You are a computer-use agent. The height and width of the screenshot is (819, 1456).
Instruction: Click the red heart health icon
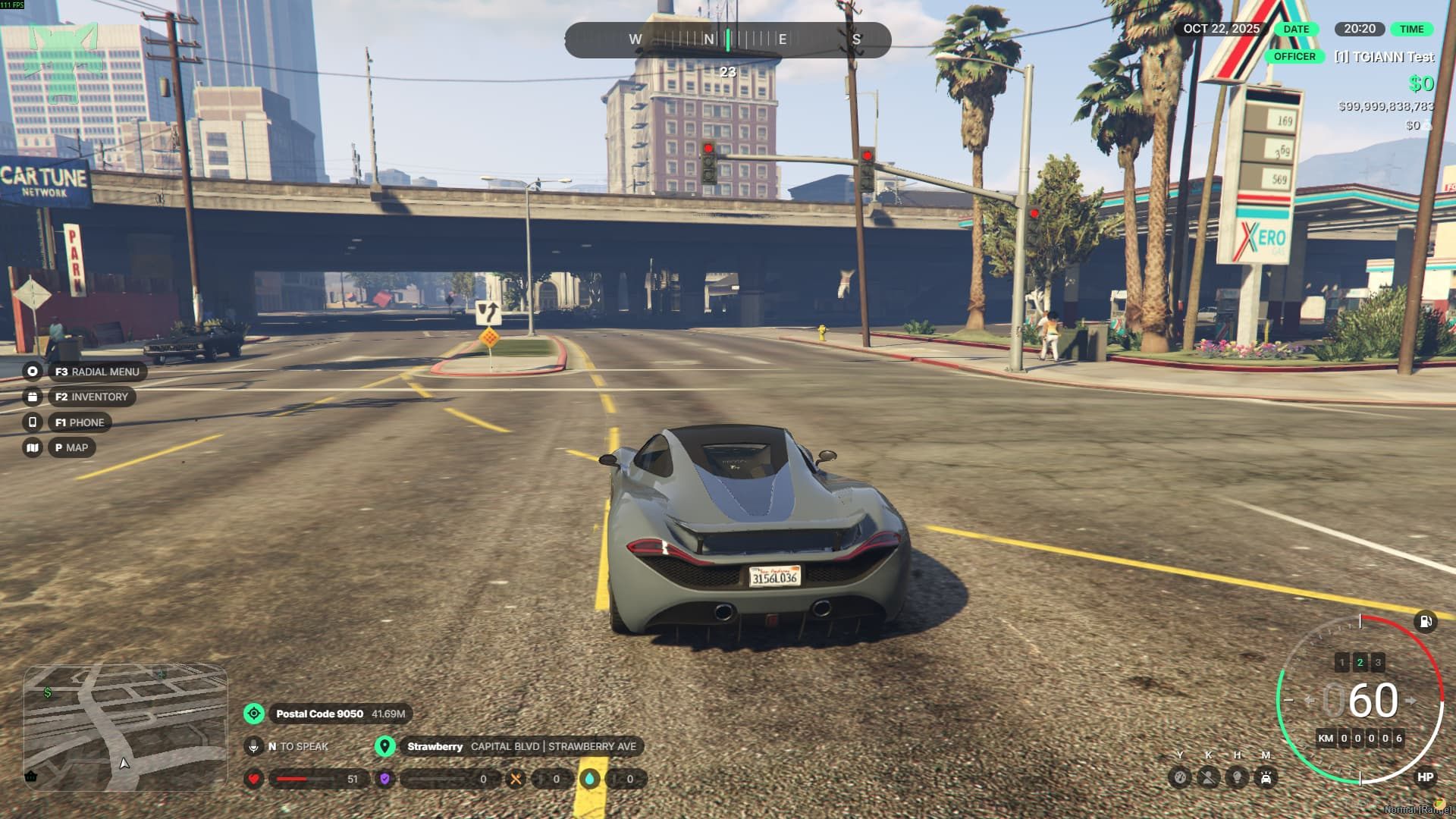pyautogui.click(x=254, y=779)
